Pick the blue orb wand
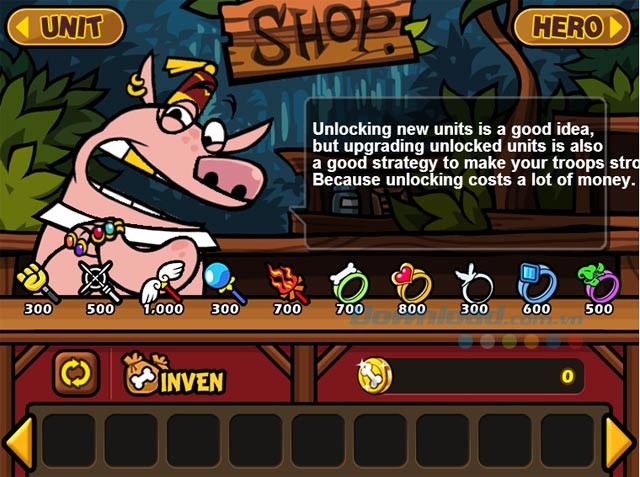Viewport: 640px width, 477px height. click(x=224, y=284)
